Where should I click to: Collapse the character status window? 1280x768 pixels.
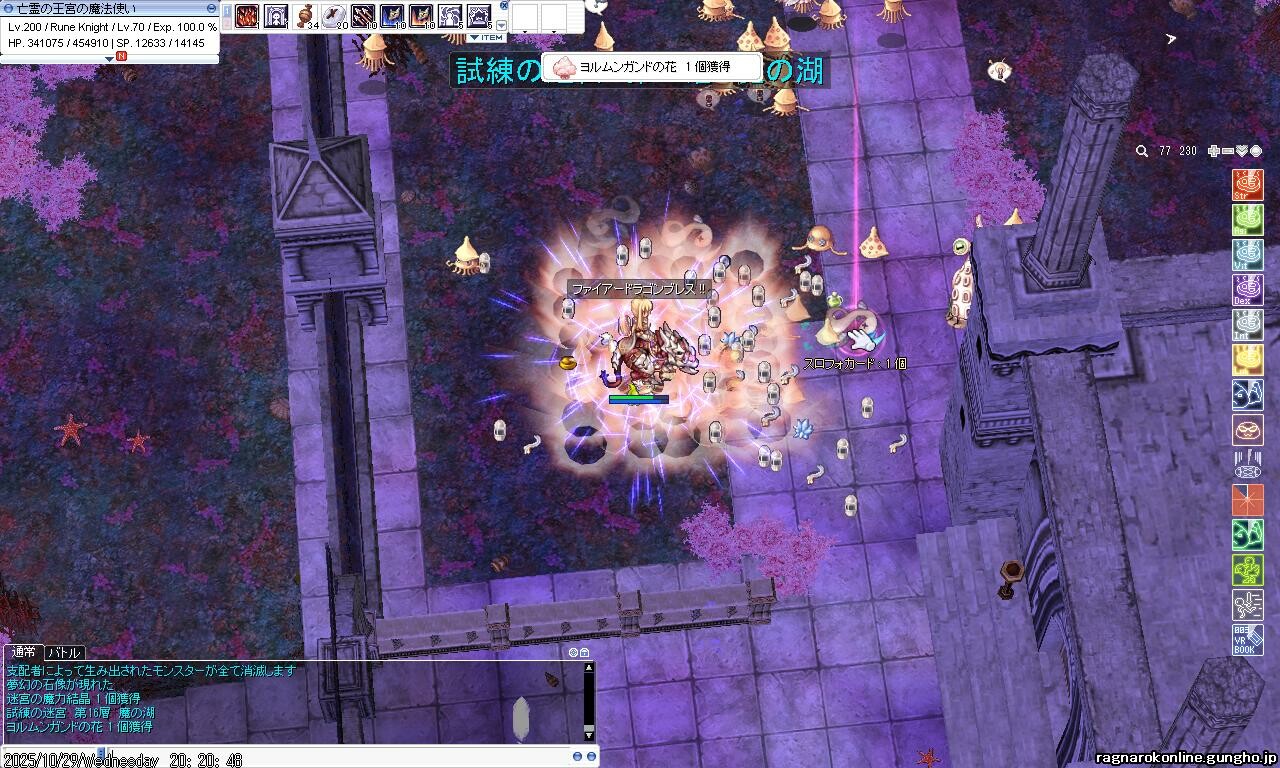[211, 8]
